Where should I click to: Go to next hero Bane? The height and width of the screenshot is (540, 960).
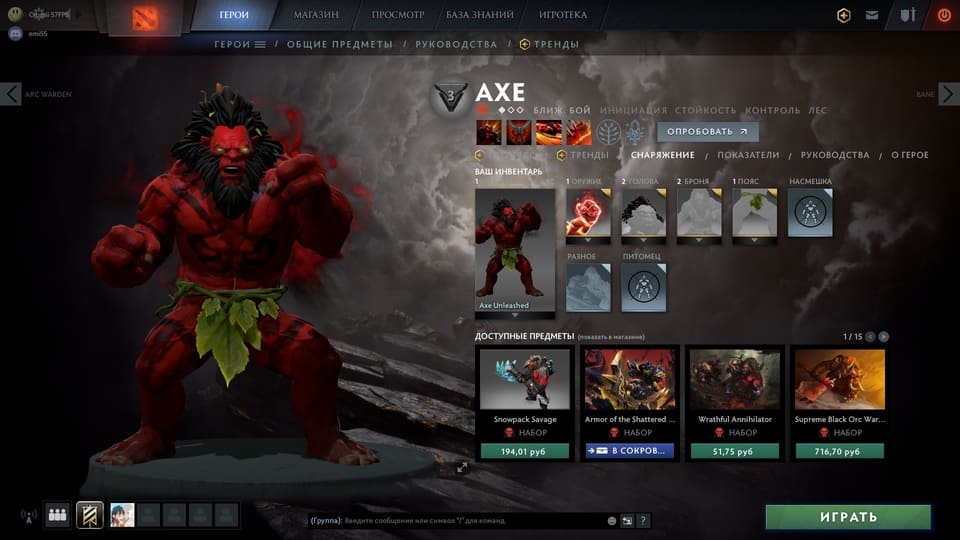click(946, 94)
